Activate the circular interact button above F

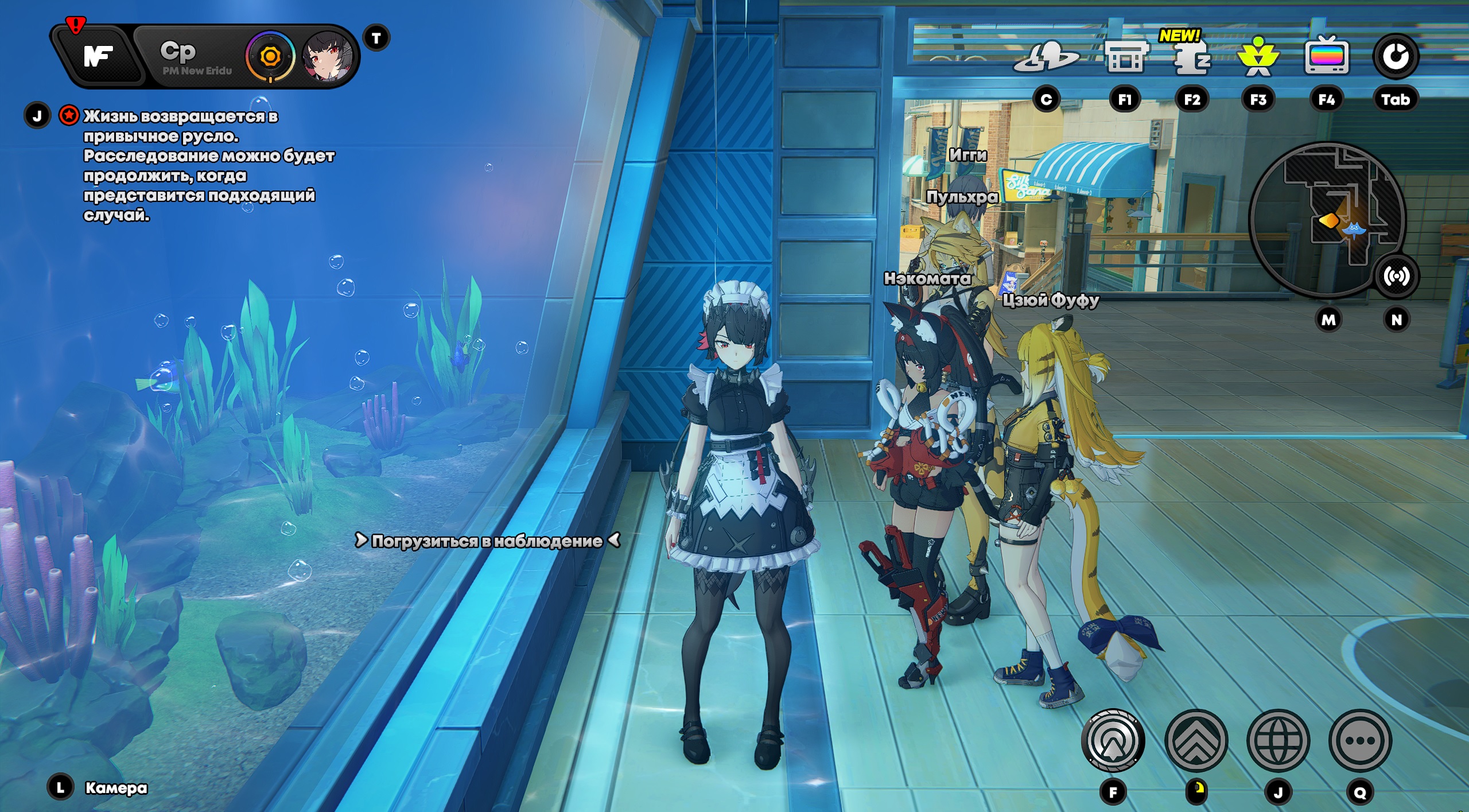click(1113, 740)
